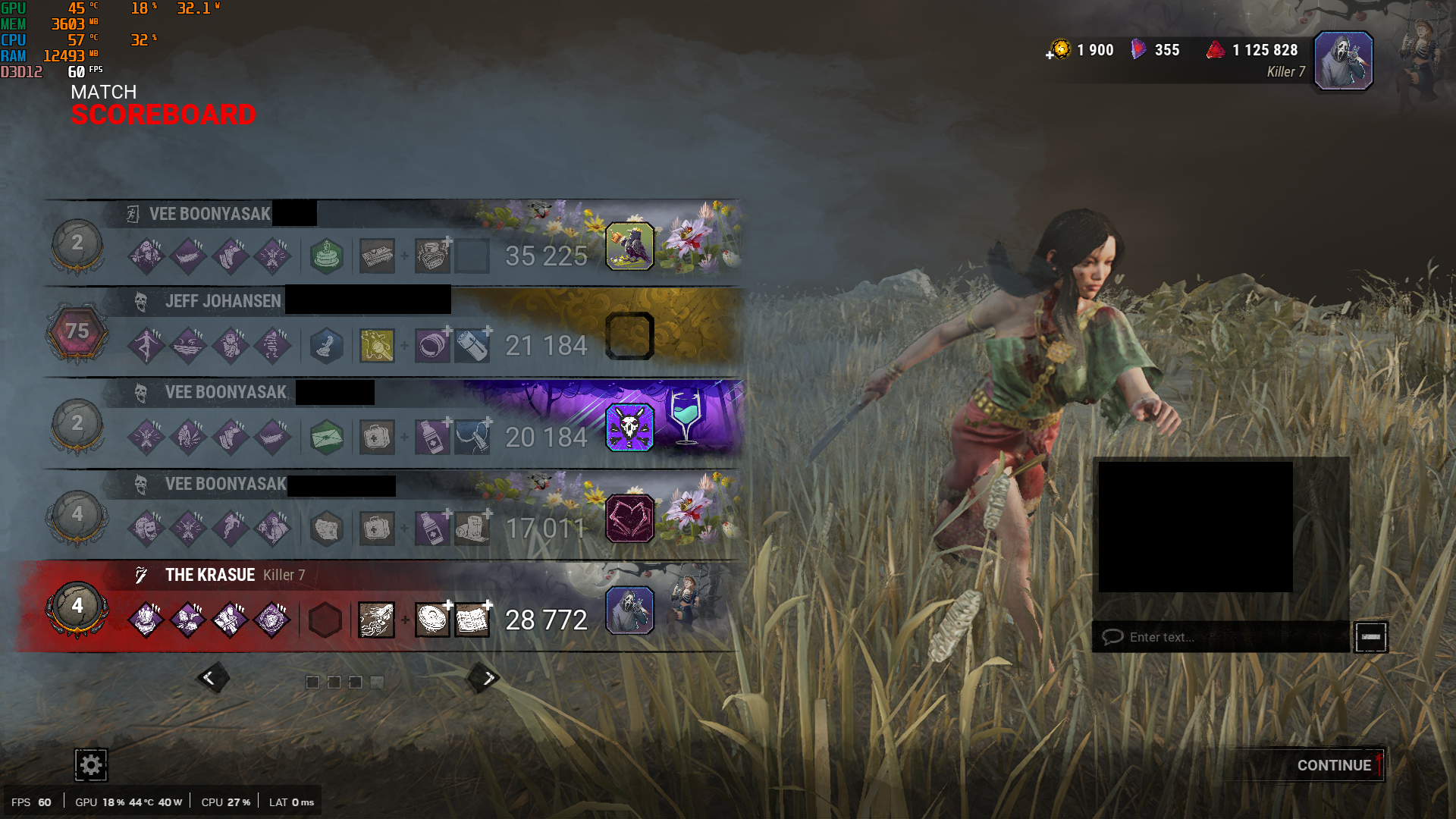Inspect the Killer's grade 4 emblem
The width and height of the screenshot is (1456, 819).
click(x=77, y=607)
